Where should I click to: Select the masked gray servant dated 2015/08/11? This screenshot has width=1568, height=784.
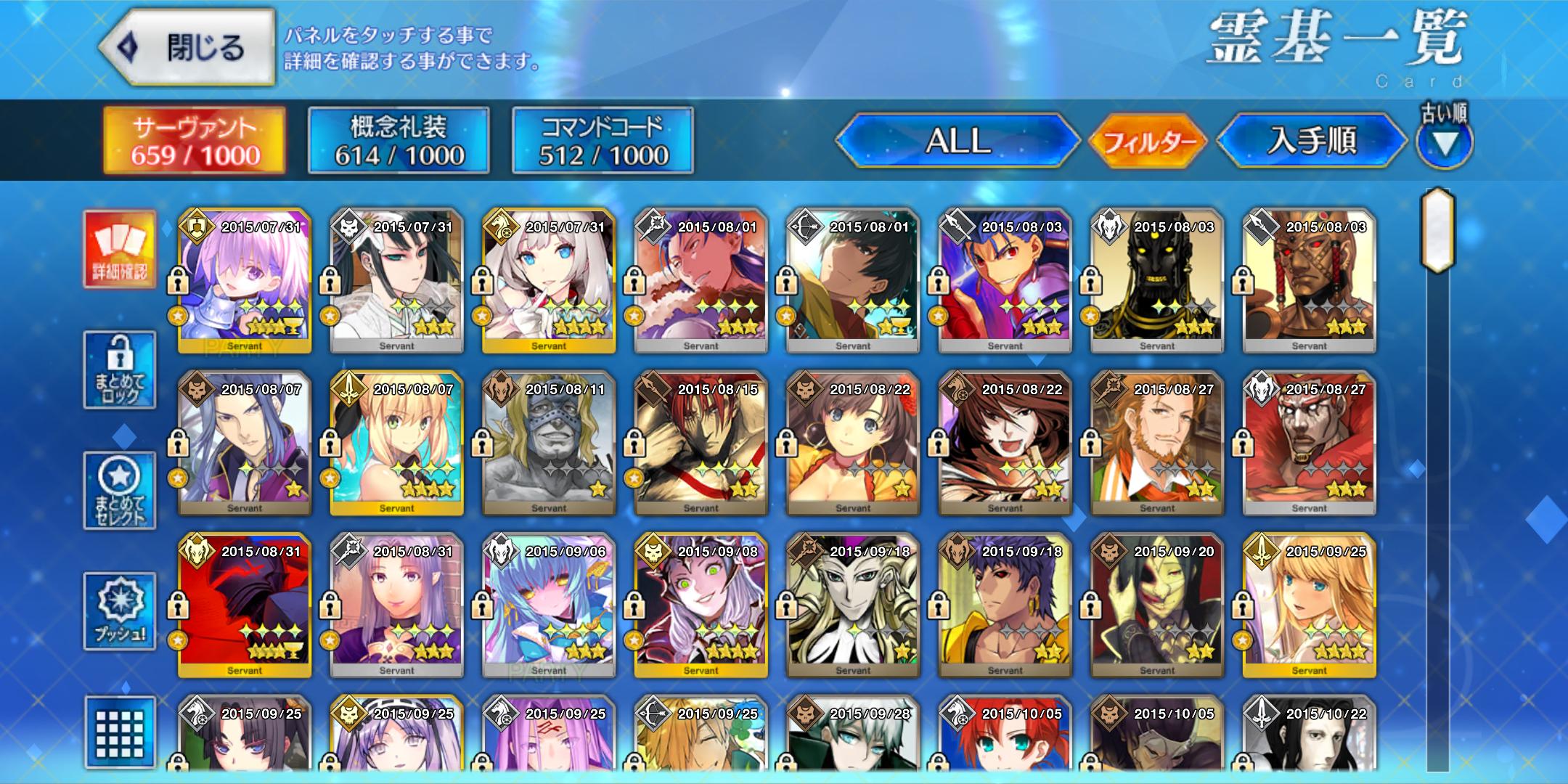(549, 444)
